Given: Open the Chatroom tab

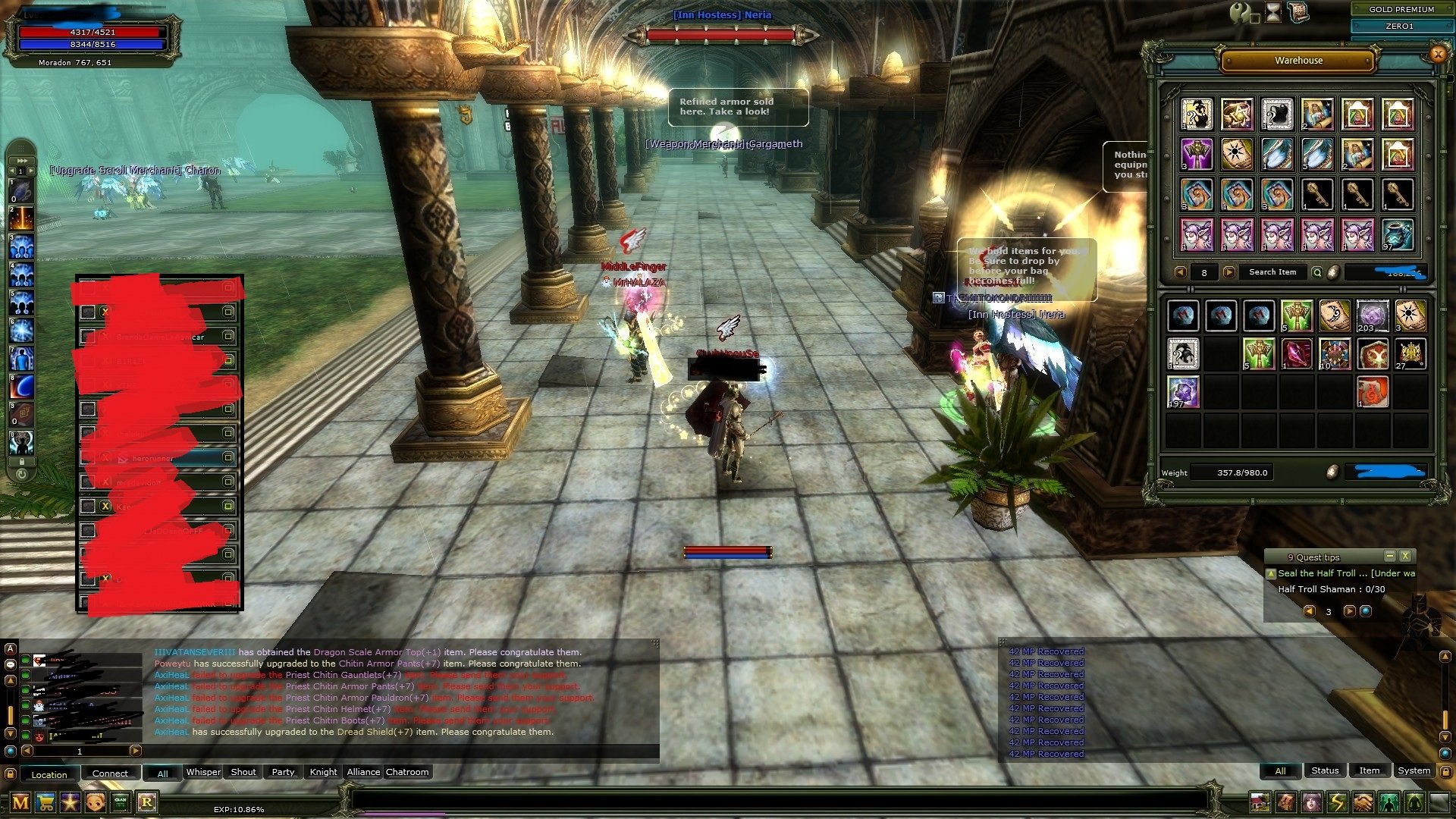Looking at the screenshot, I should click(x=407, y=772).
